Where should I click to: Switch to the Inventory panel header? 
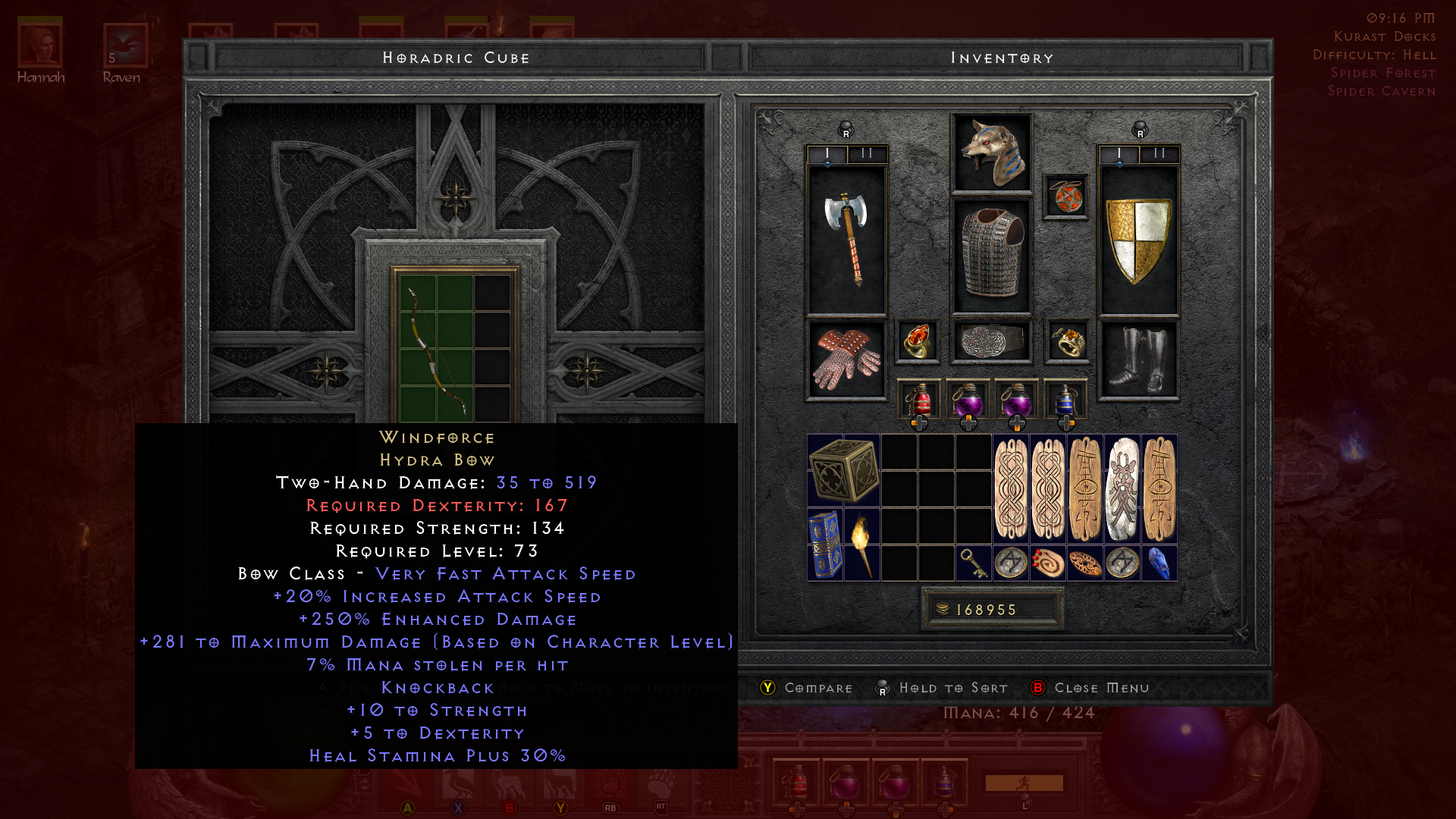point(1001,57)
